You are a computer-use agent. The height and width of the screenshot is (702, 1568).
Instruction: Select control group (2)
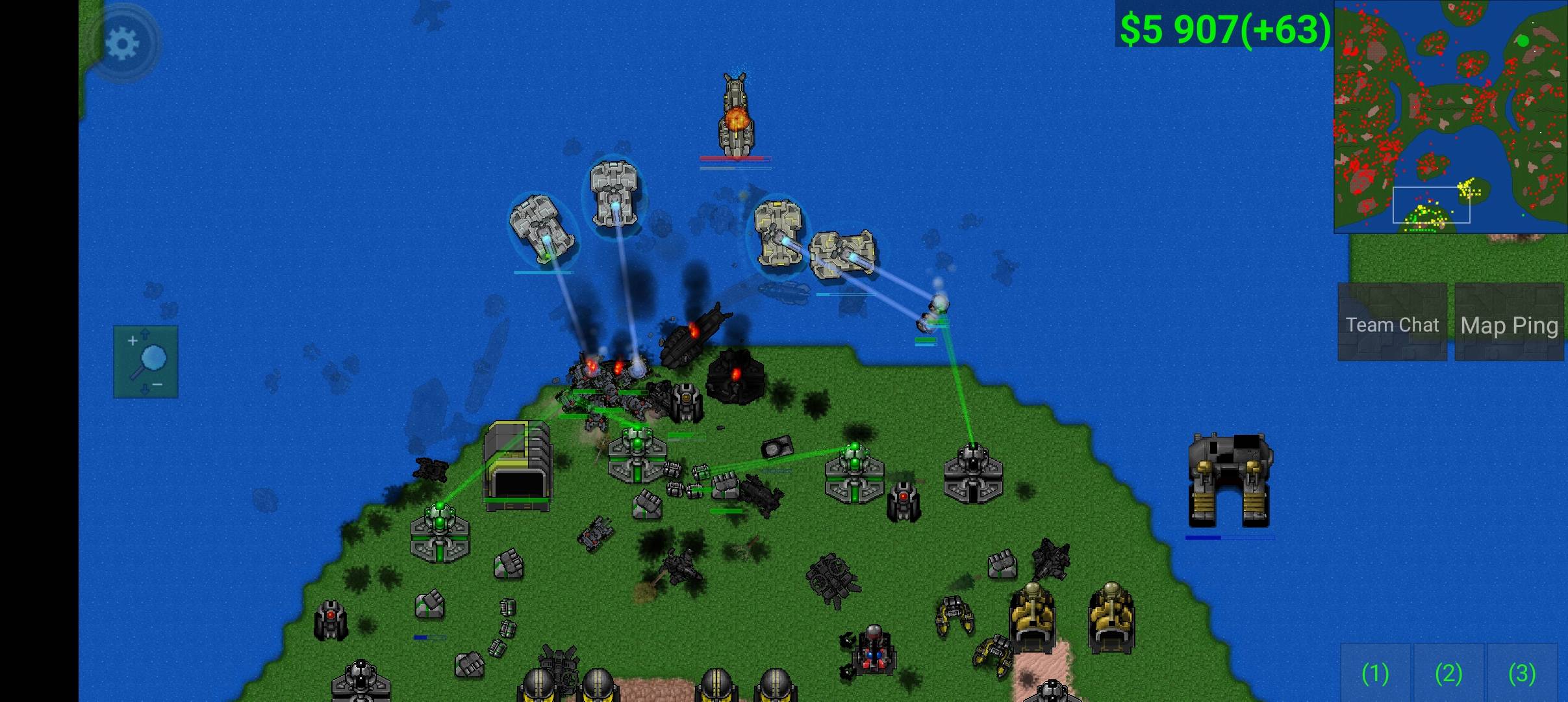click(x=1448, y=673)
